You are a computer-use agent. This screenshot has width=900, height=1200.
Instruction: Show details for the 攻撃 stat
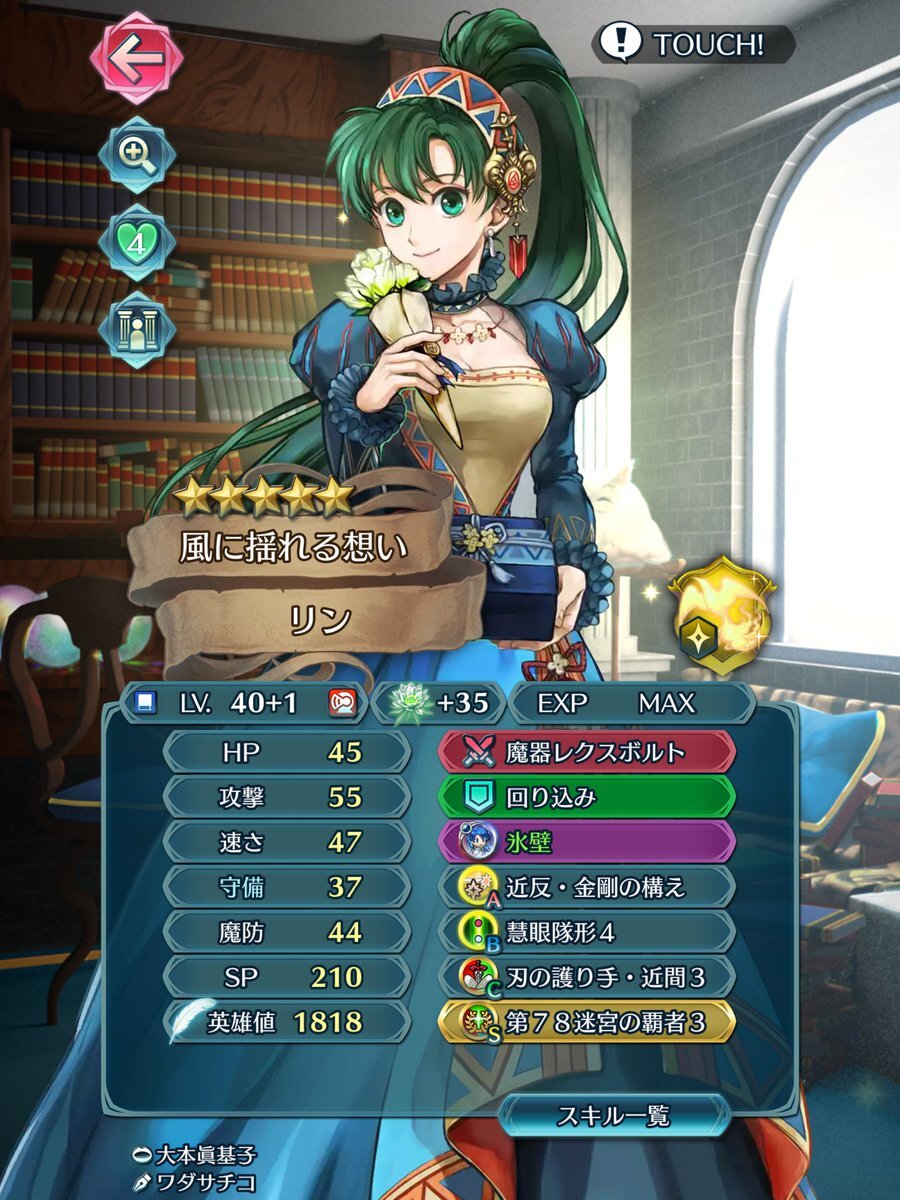point(285,796)
